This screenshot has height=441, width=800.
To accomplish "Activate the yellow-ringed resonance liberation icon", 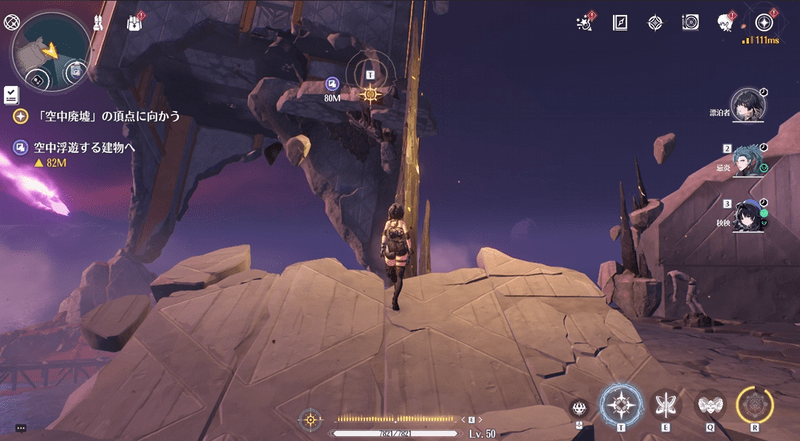I will coord(754,405).
